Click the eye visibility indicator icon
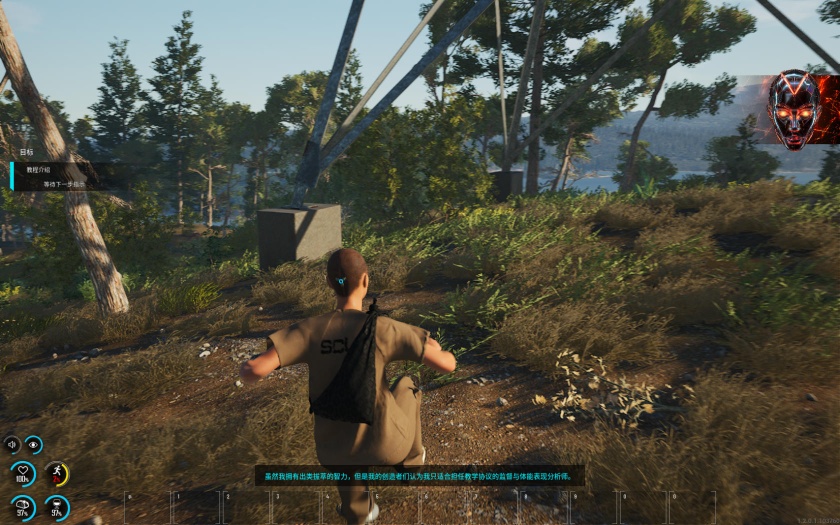 coord(34,444)
